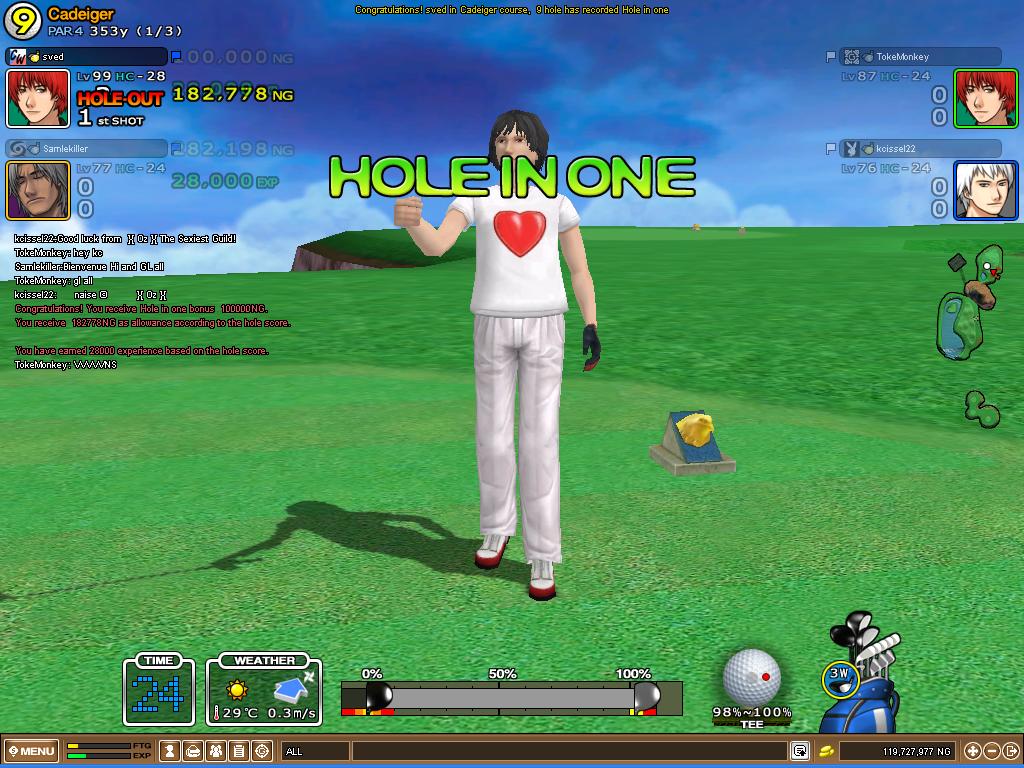Select kcissel22's player portrait
This screenshot has height=768, width=1024.
pos(985,190)
